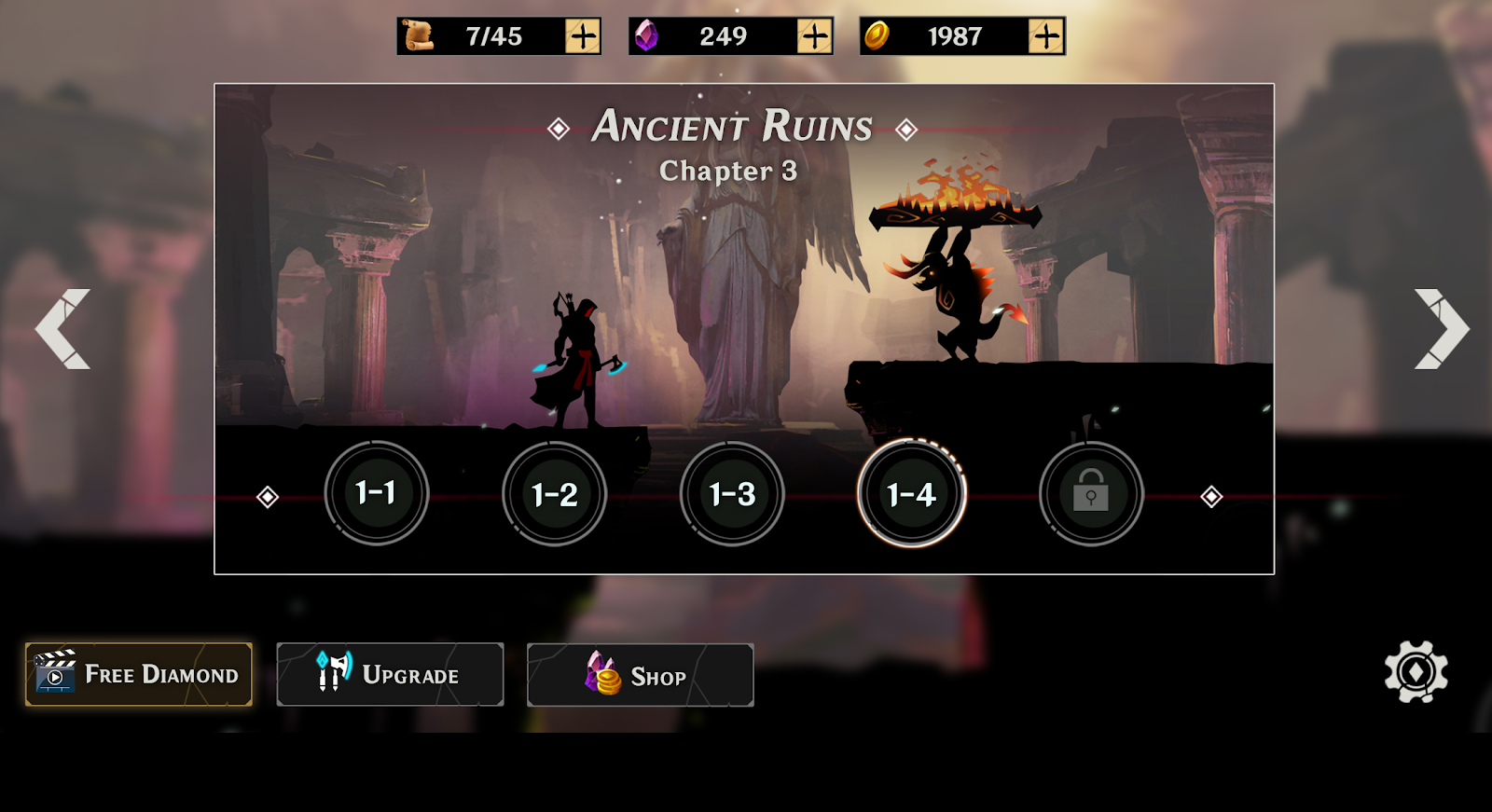The image size is (1492, 812).
Task: Choose level 1-2
Action: pyautogui.click(x=554, y=494)
